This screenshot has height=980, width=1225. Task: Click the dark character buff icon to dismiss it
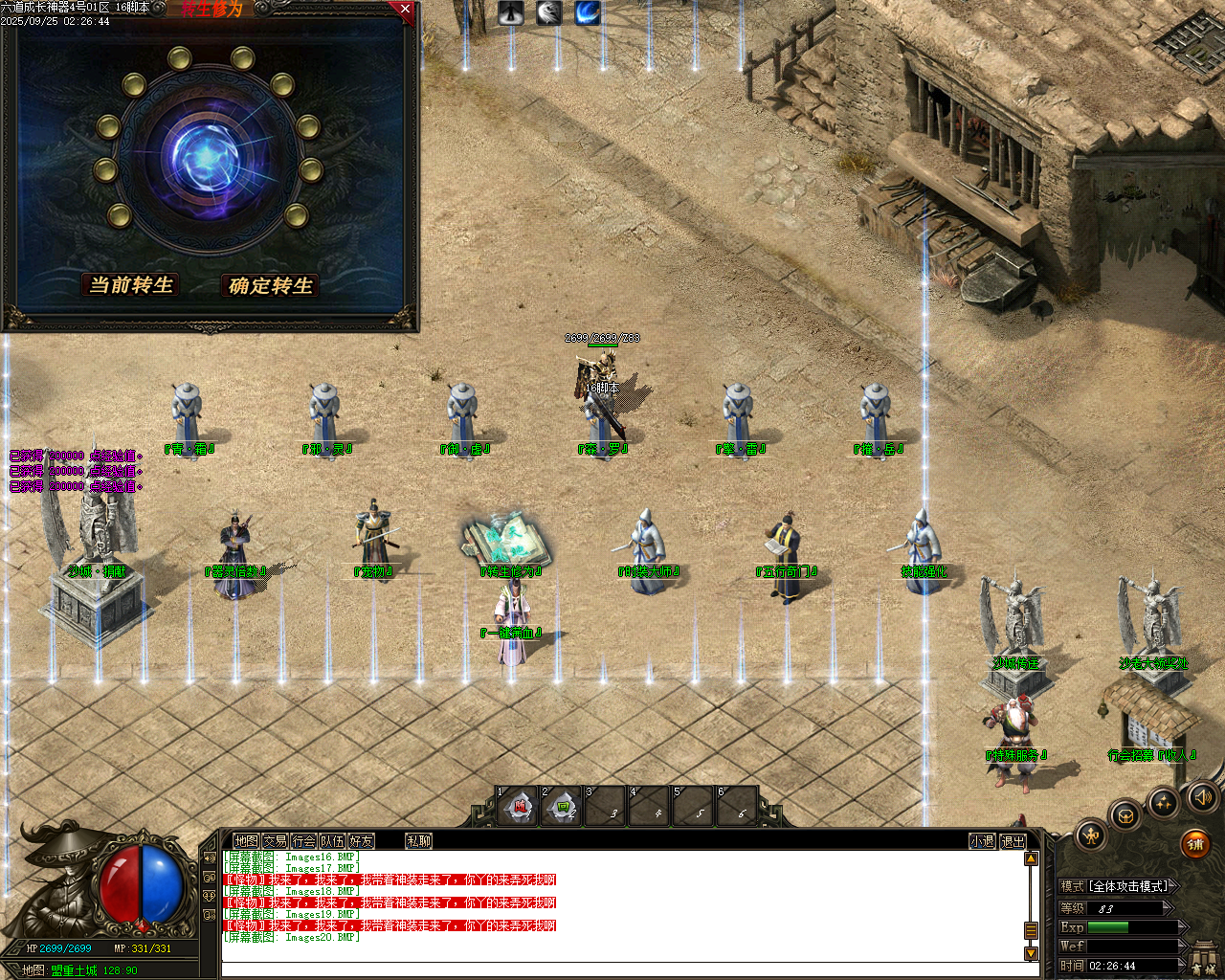(x=510, y=12)
